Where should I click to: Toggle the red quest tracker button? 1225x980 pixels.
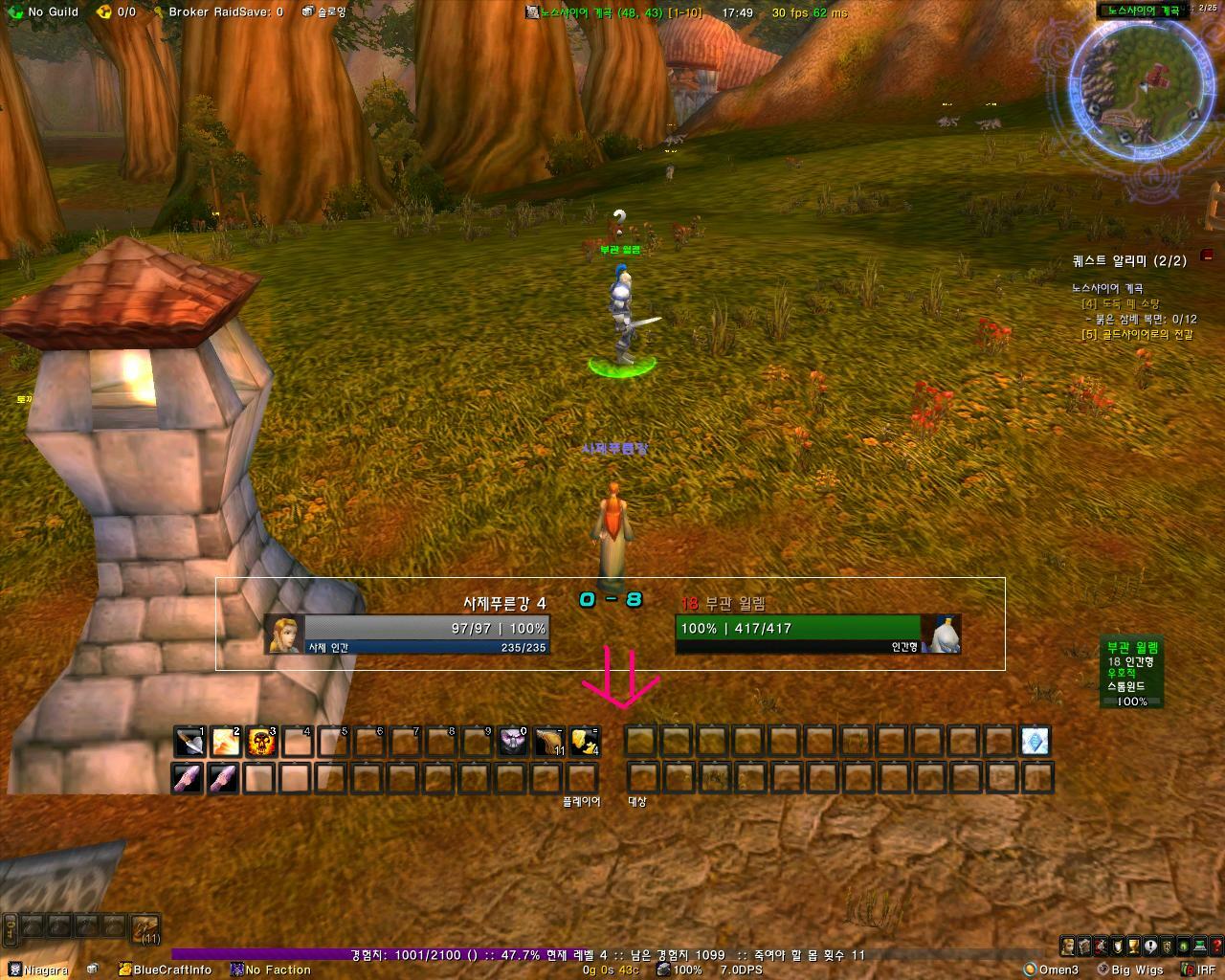[1207, 256]
